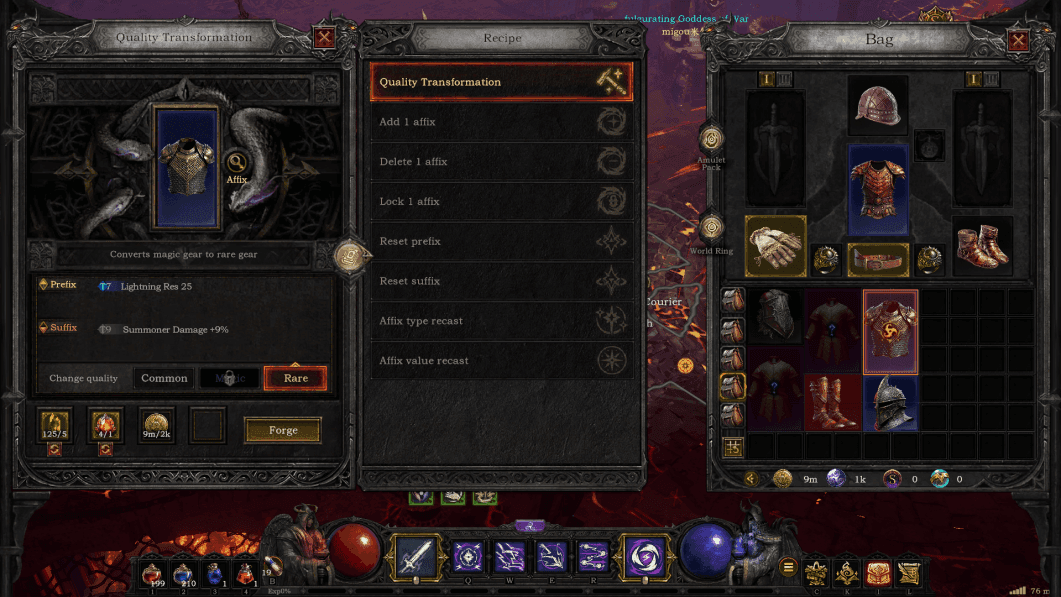Choose the Add 1 affix recipe

pyautogui.click(x=501, y=122)
